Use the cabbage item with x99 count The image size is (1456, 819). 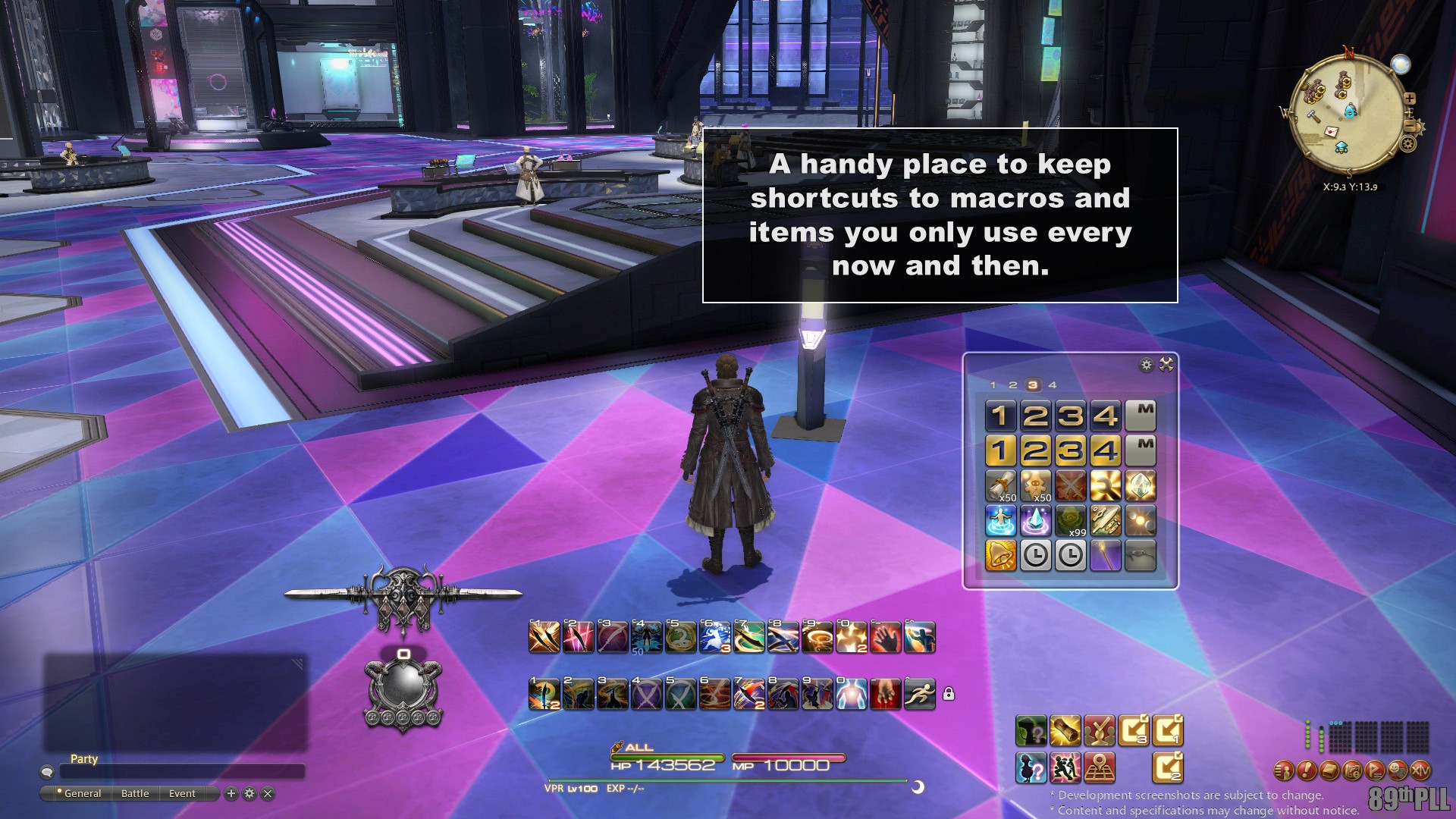(x=1070, y=521)
